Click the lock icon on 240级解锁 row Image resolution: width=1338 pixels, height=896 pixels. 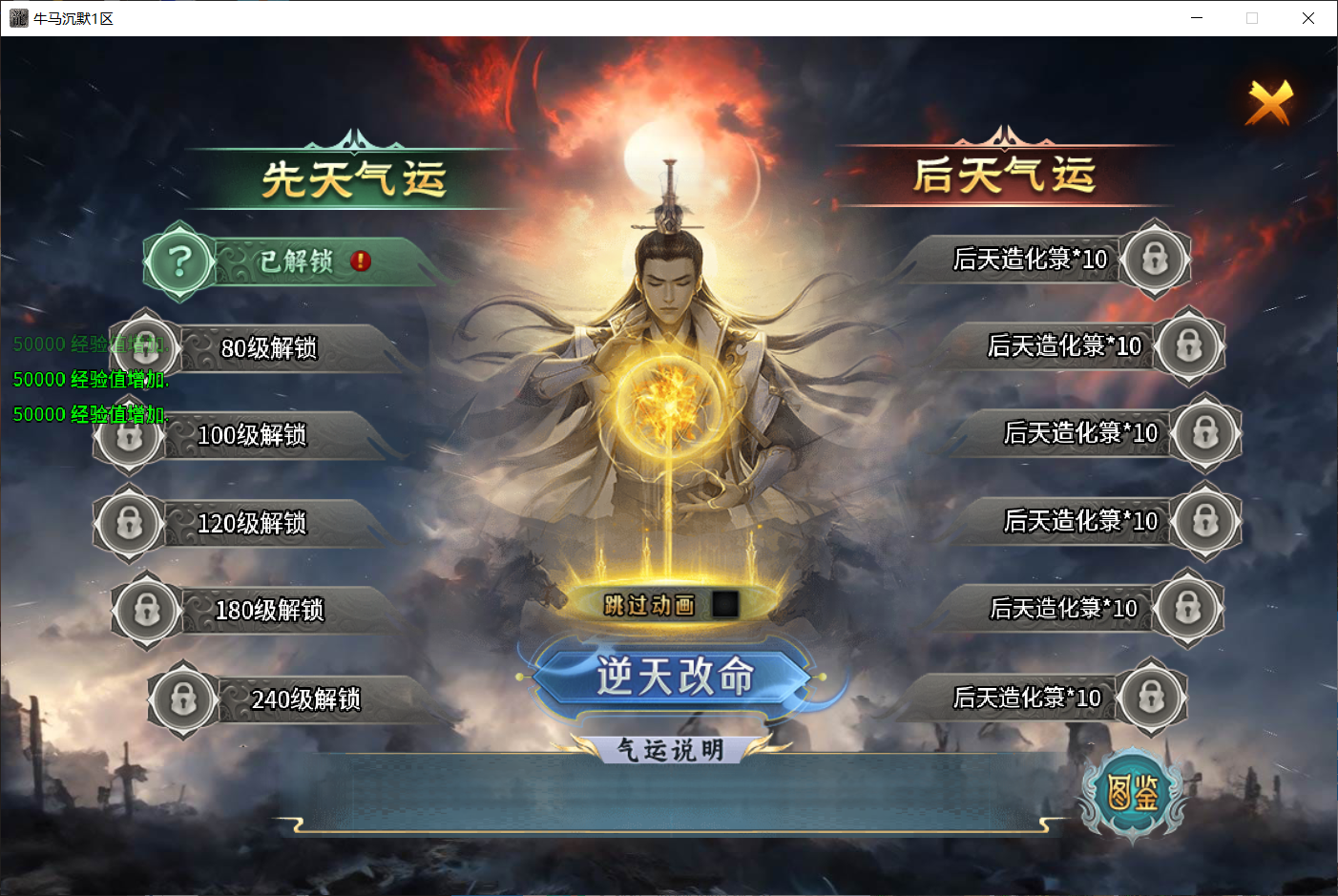[182, 698]
